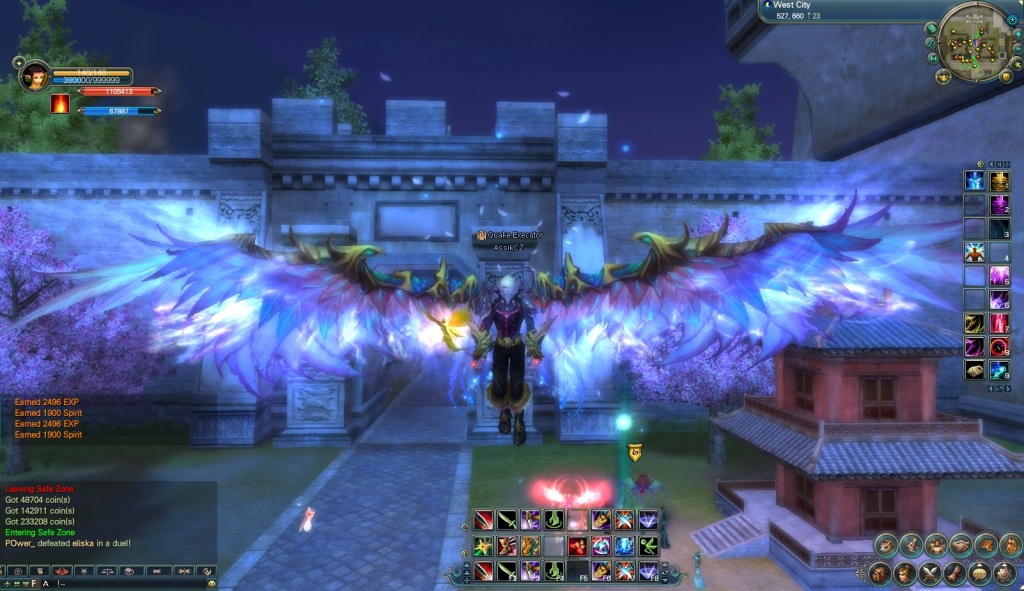Open the minimap in the top-right corner
The height and width of the screenshot is (591, 1024).
click(974, 40)
